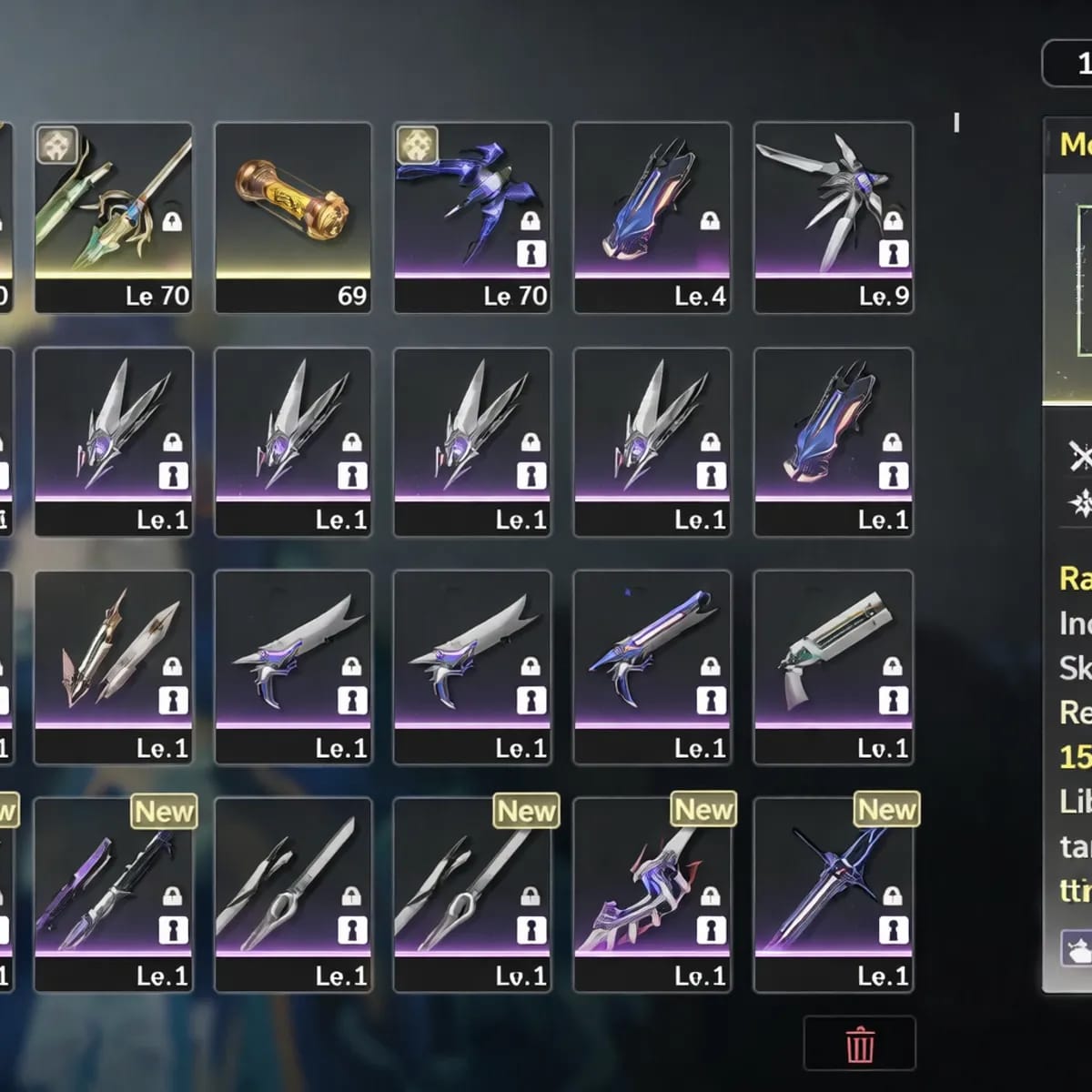Choose the blue gauntlet at level 1
Image resolution: width=1092 pixels, height=1092 pixels.
(x=833, y=441)
